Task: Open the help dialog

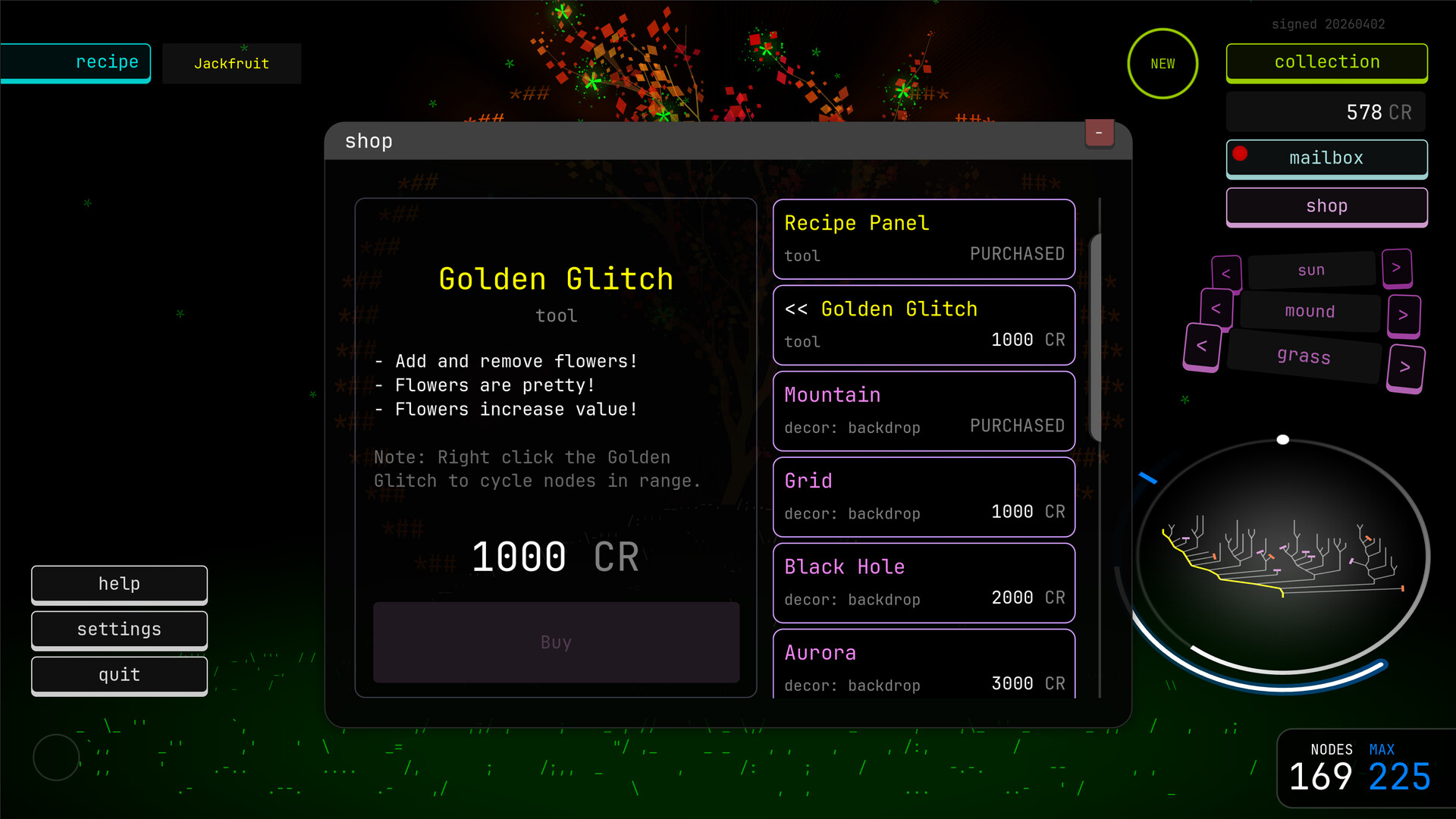Action: pos(119,583)
